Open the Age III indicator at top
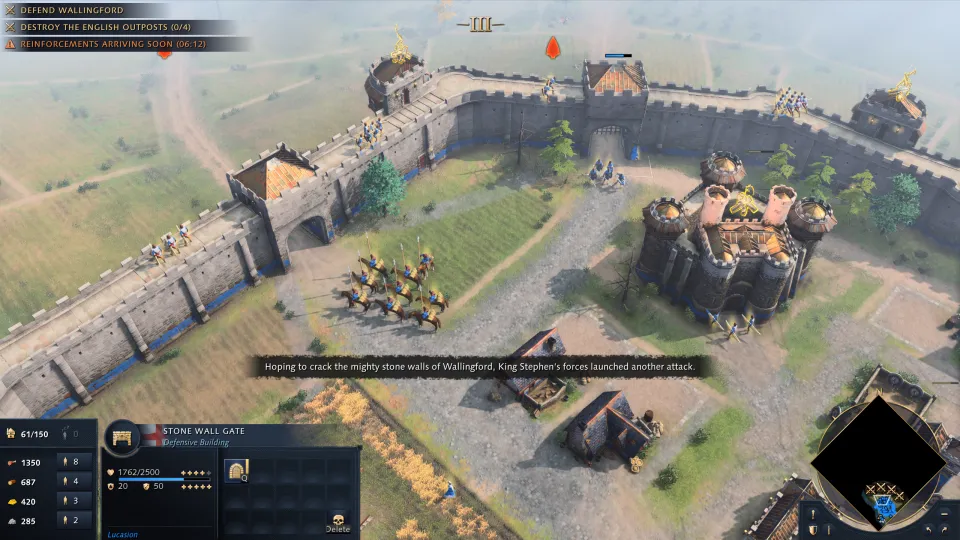The width and height of the screenshot is (960, 540). pyautogui.click(x=480, y=24)
